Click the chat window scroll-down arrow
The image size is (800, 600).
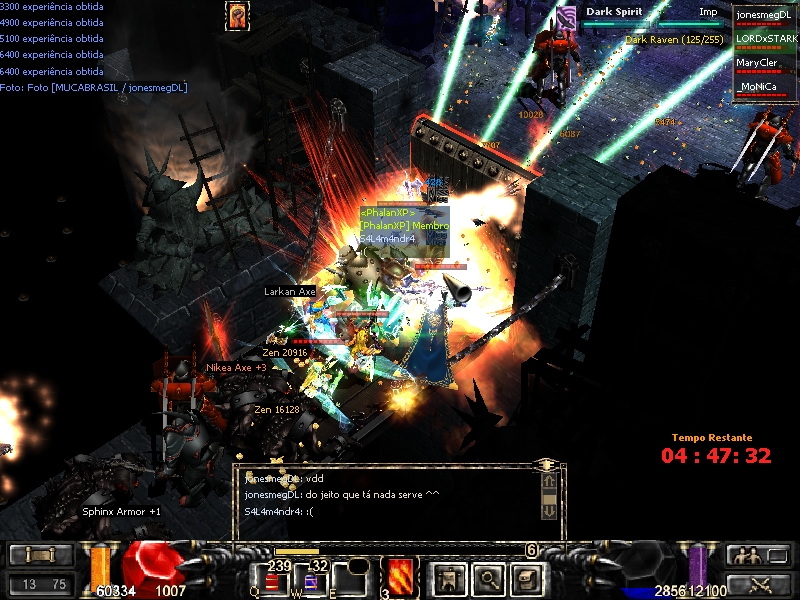point(548,509)
